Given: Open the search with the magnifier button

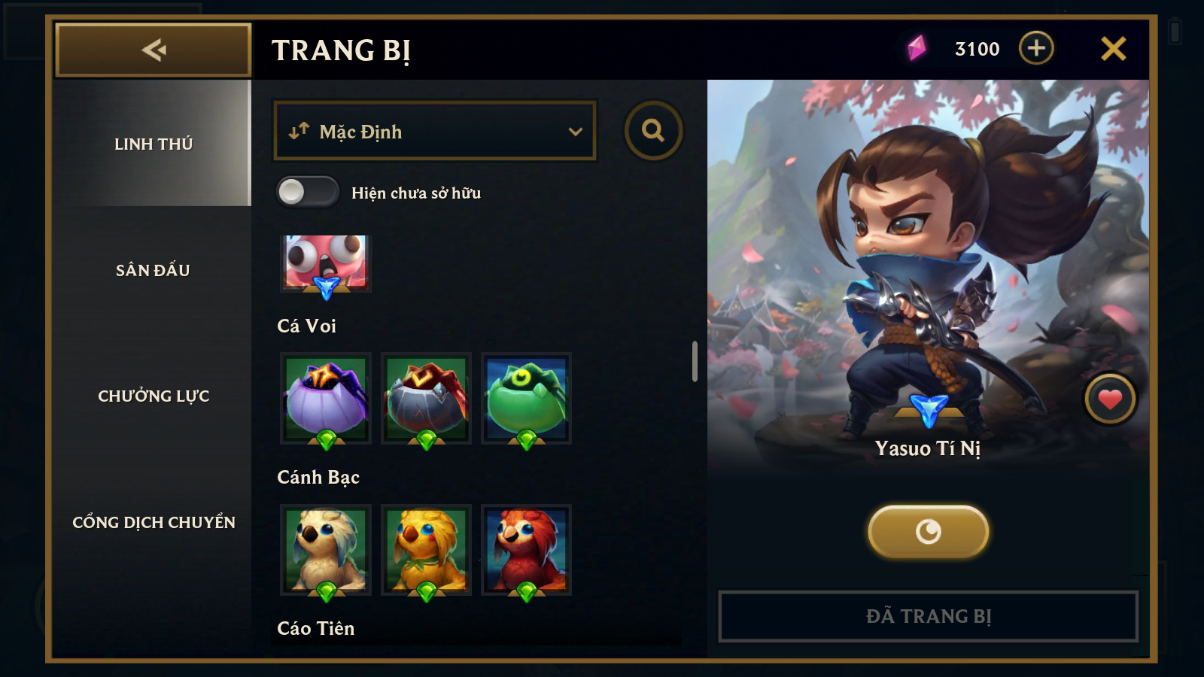Looking at the screenshot, I should coord(653,130).
